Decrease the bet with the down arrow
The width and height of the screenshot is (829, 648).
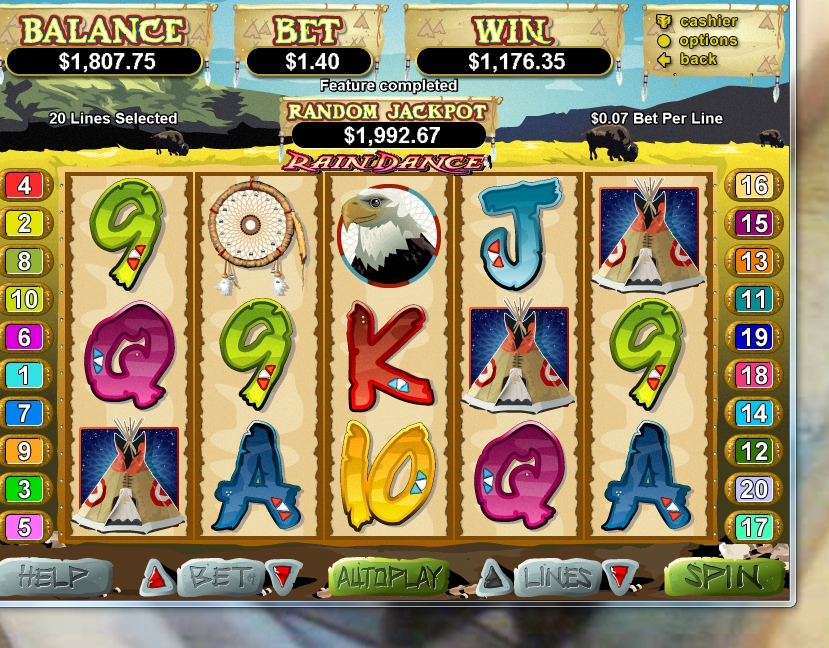(x=283, y=576)
